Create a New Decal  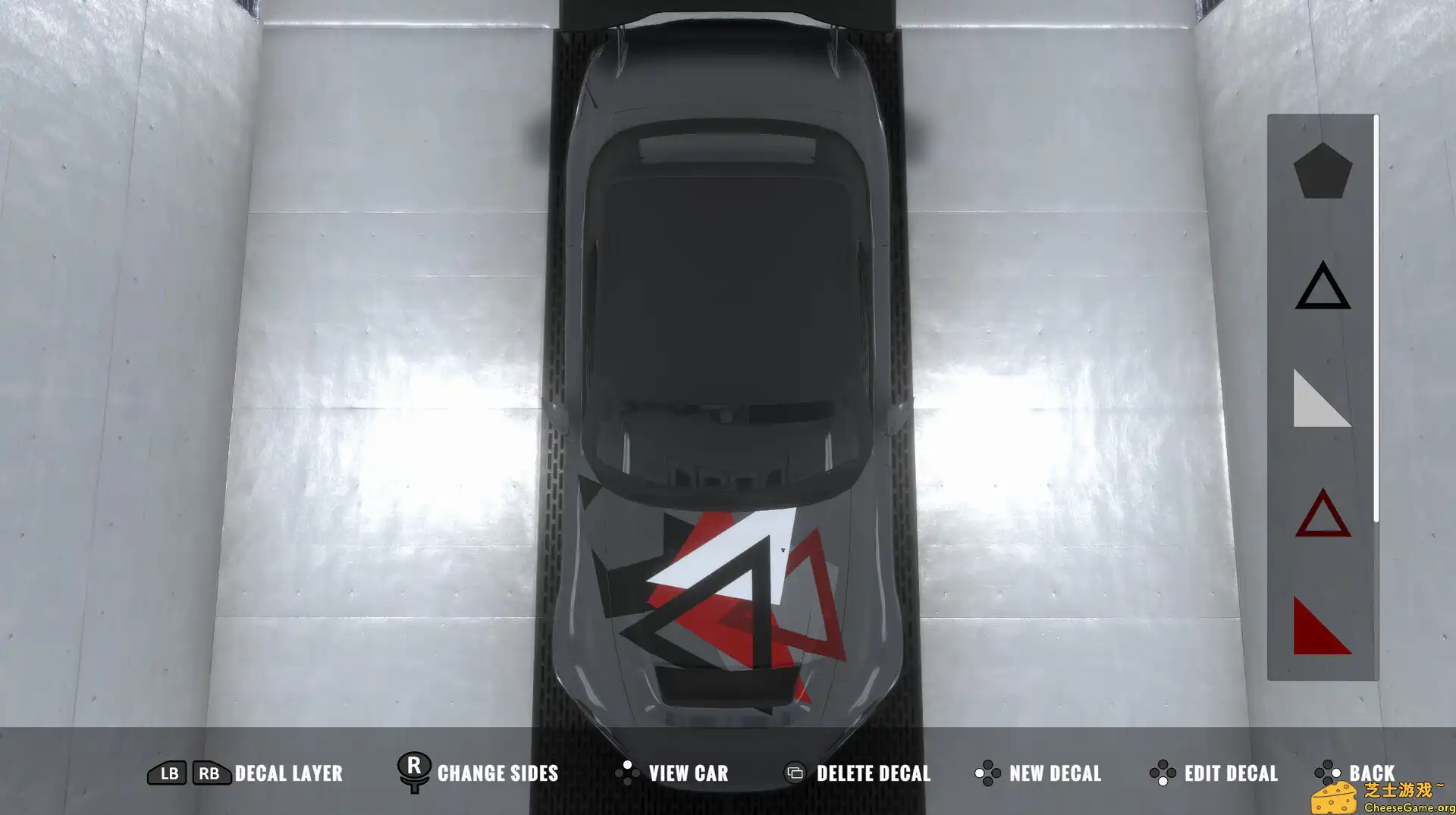coord(1055,773)
